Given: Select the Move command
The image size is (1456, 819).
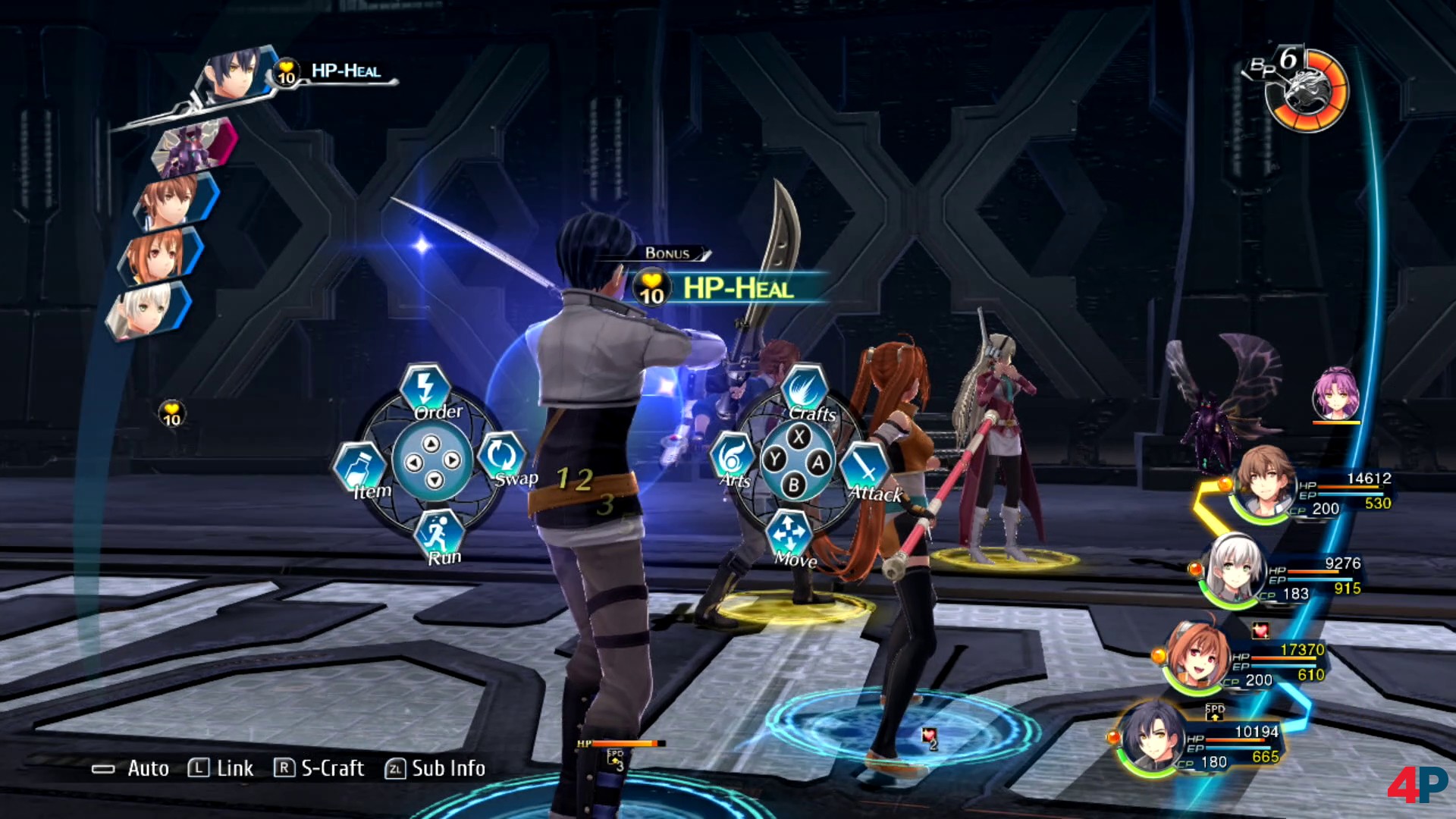Looking at the screenshot, I should [x=789, y=536].
